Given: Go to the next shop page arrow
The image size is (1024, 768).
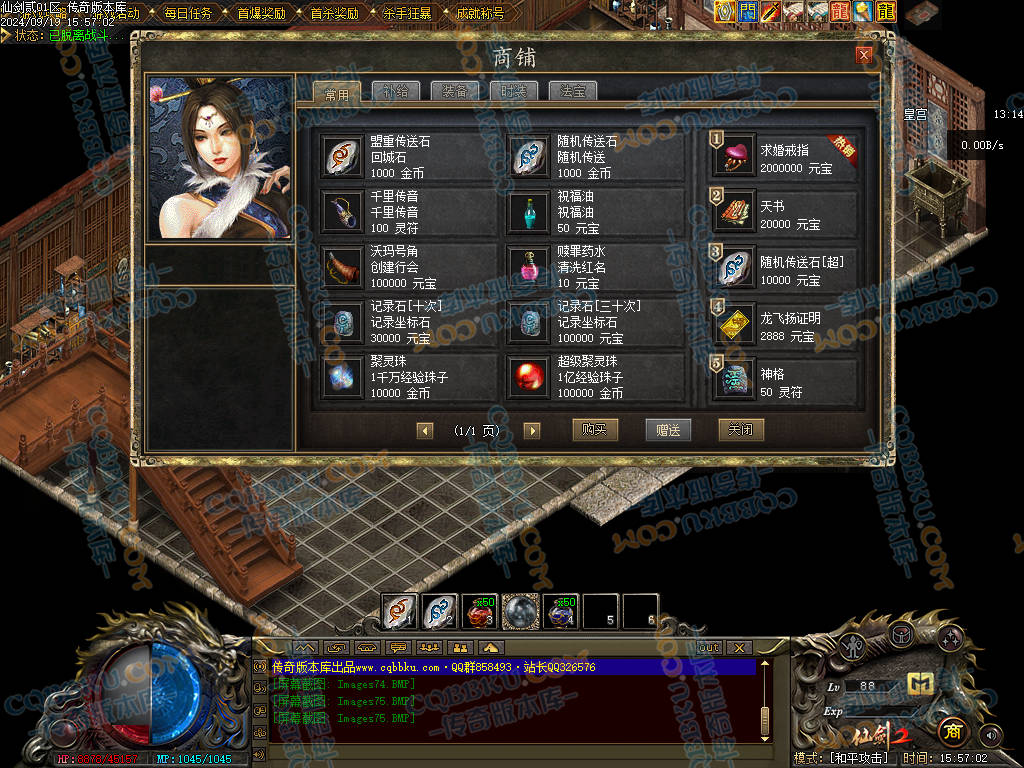Looking at the screenshot, I should click(x=532, y=431).
